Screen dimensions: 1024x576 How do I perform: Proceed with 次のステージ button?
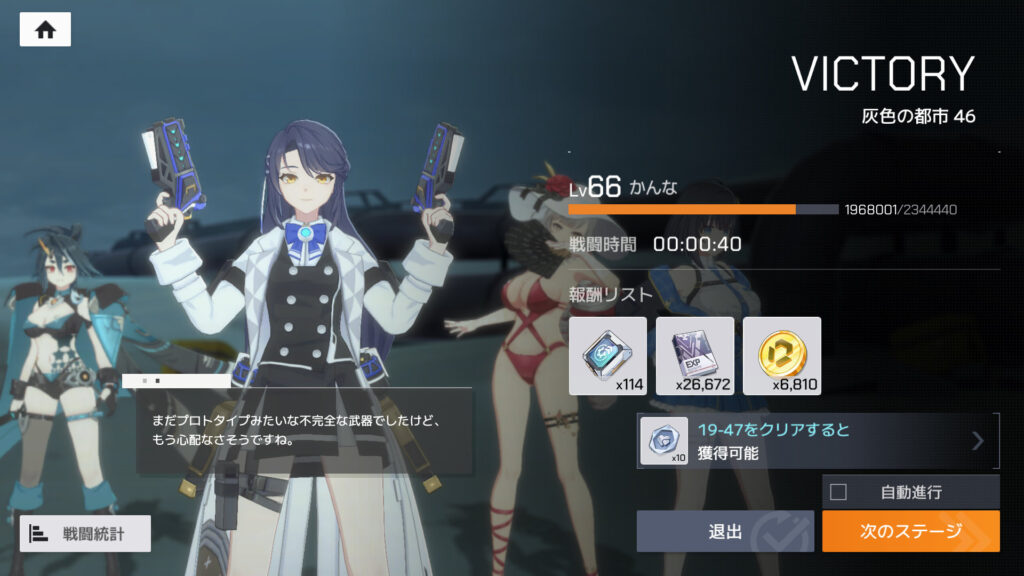[x=910, y=531]
